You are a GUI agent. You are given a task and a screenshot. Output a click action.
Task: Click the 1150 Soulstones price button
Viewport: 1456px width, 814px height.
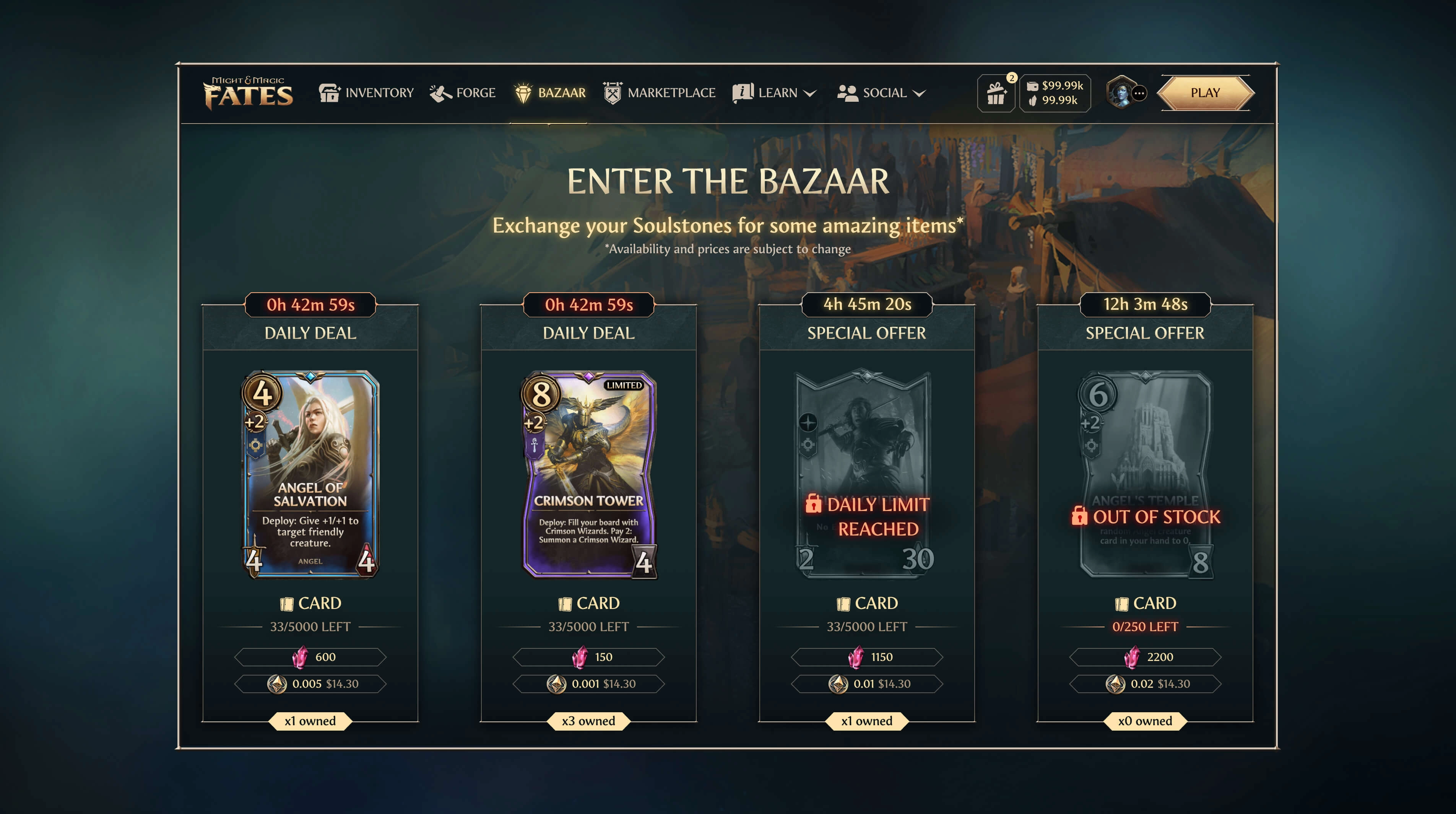pyautogui.click(x=866, y=657)
